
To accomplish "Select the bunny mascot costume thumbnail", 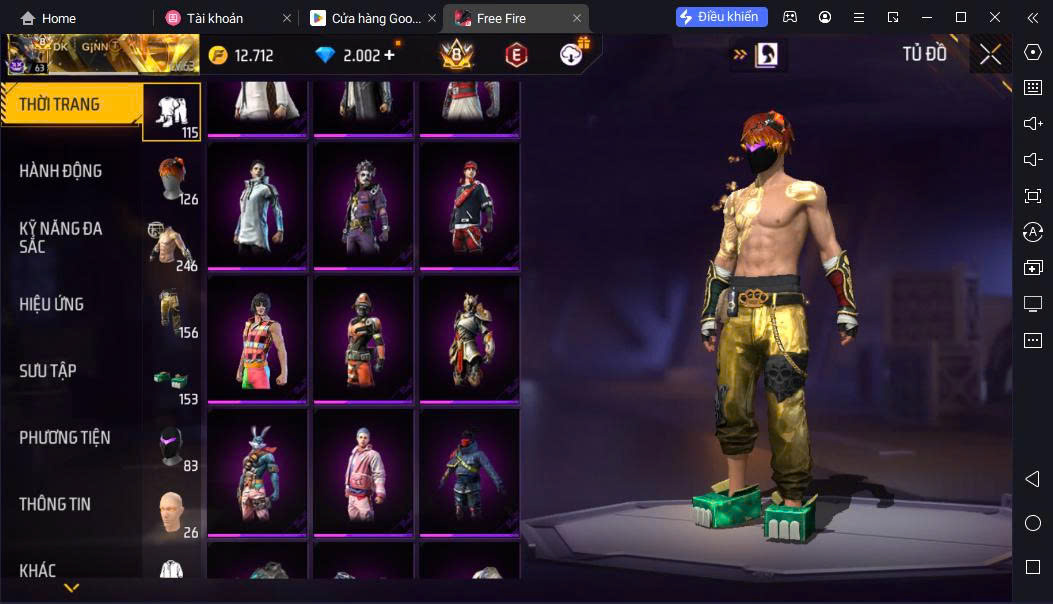I will [x=257, y=471].
